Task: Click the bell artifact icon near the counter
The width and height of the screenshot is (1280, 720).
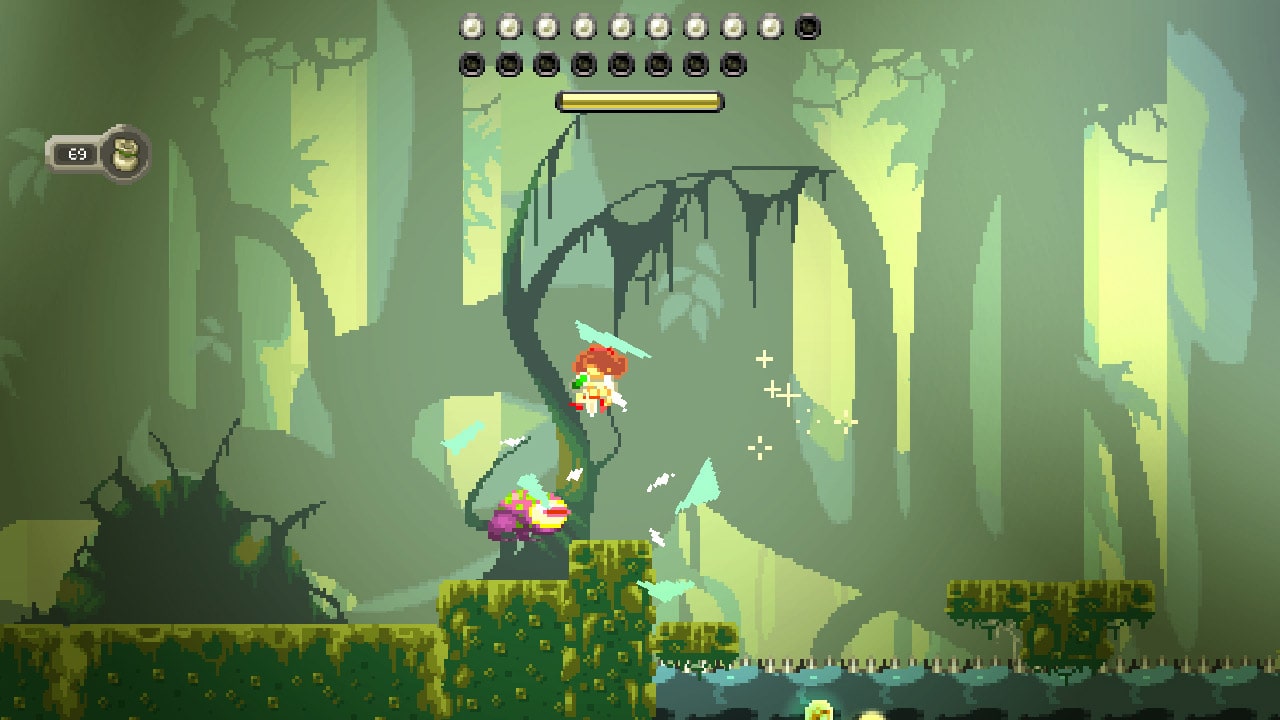Action: pos(124,153)
